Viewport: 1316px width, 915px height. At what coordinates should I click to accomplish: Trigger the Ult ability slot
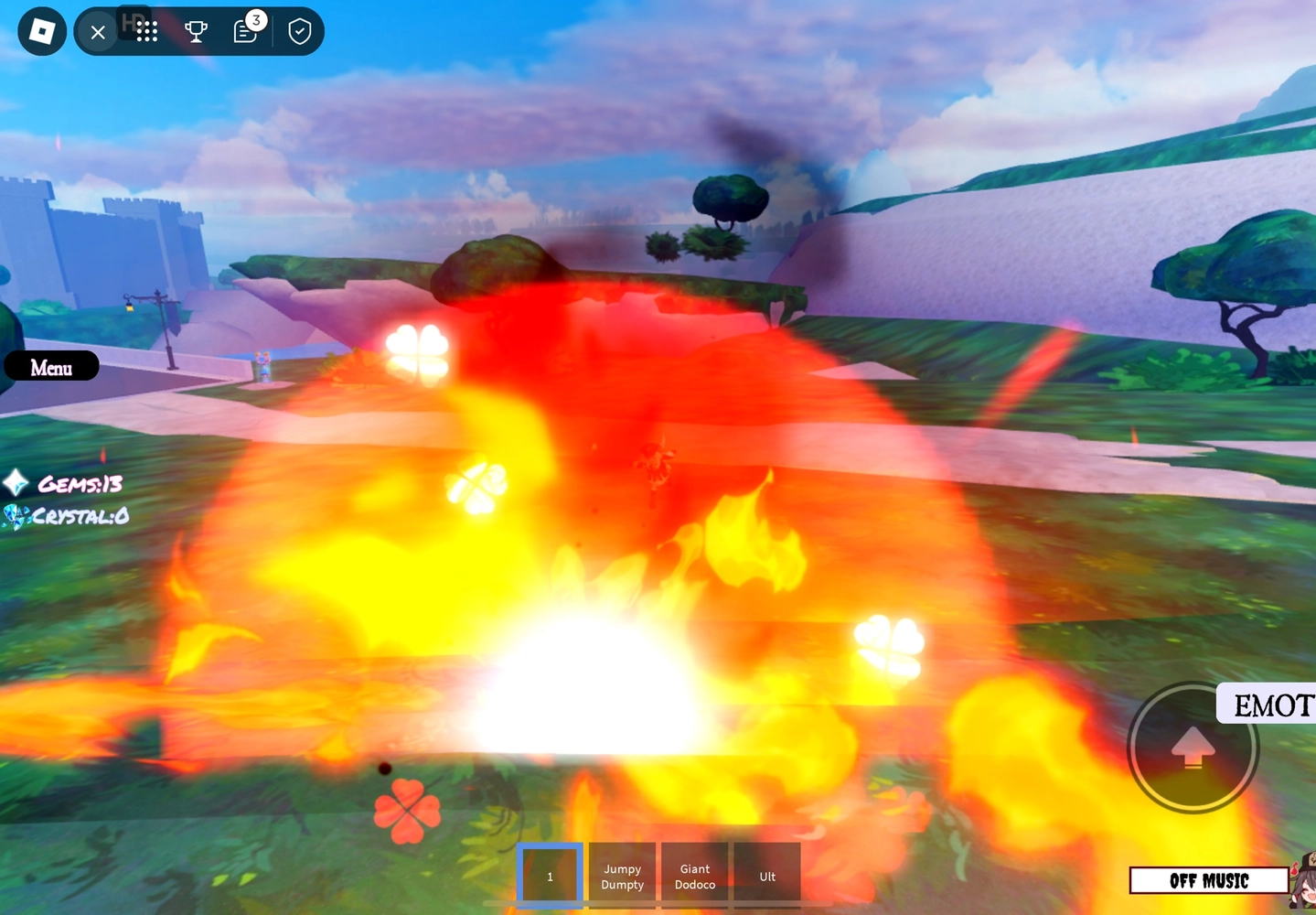click(x=765, y=876)
